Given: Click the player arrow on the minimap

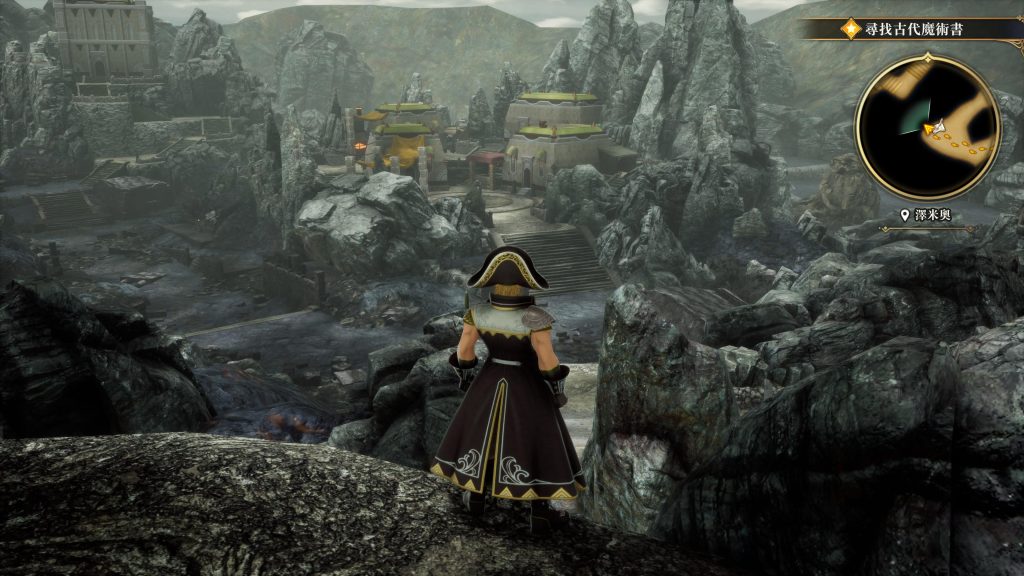Looking at the screenshot, I should [933, 128].
